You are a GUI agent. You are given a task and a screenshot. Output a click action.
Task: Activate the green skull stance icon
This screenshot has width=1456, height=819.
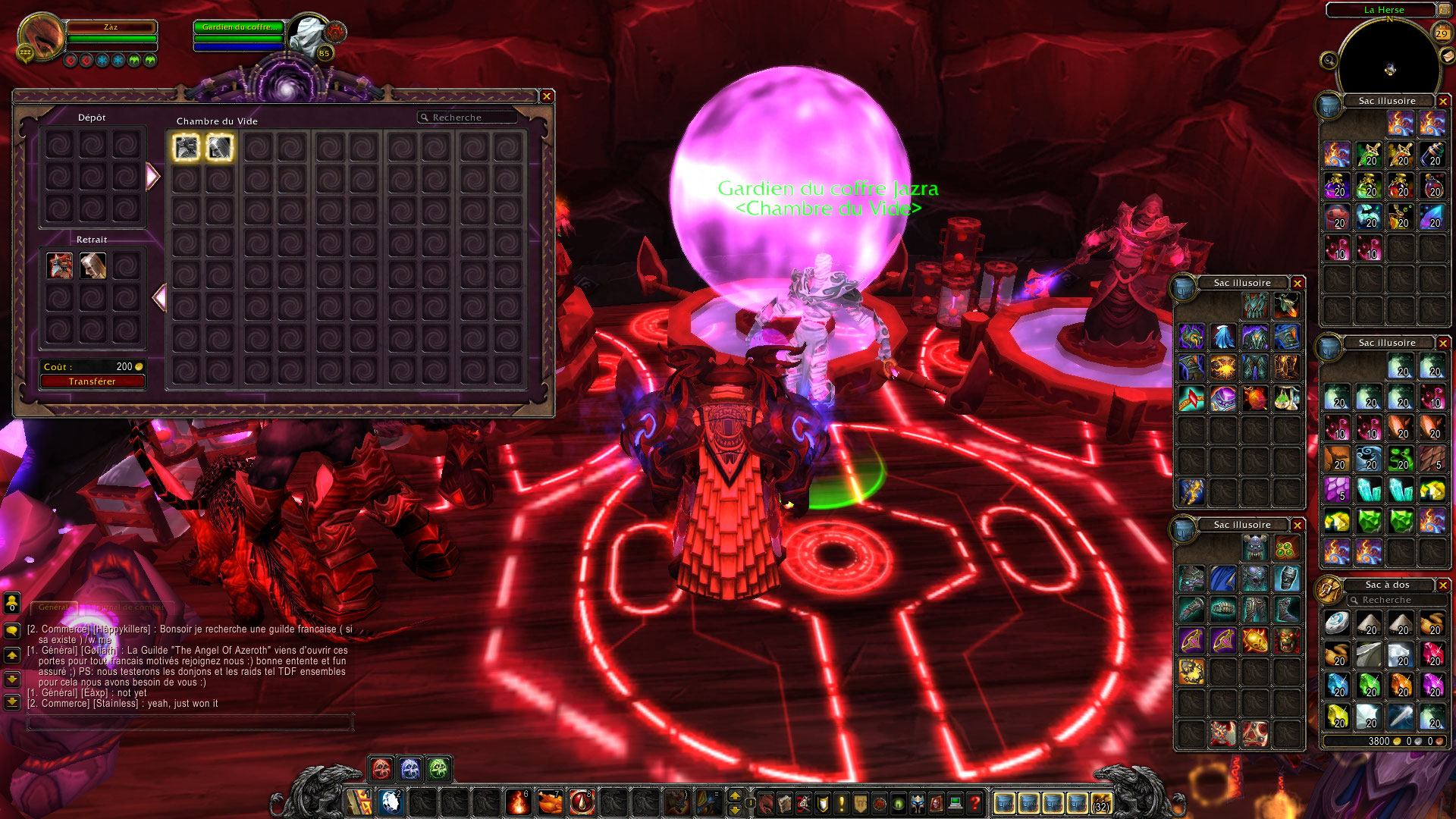point(438,769)
